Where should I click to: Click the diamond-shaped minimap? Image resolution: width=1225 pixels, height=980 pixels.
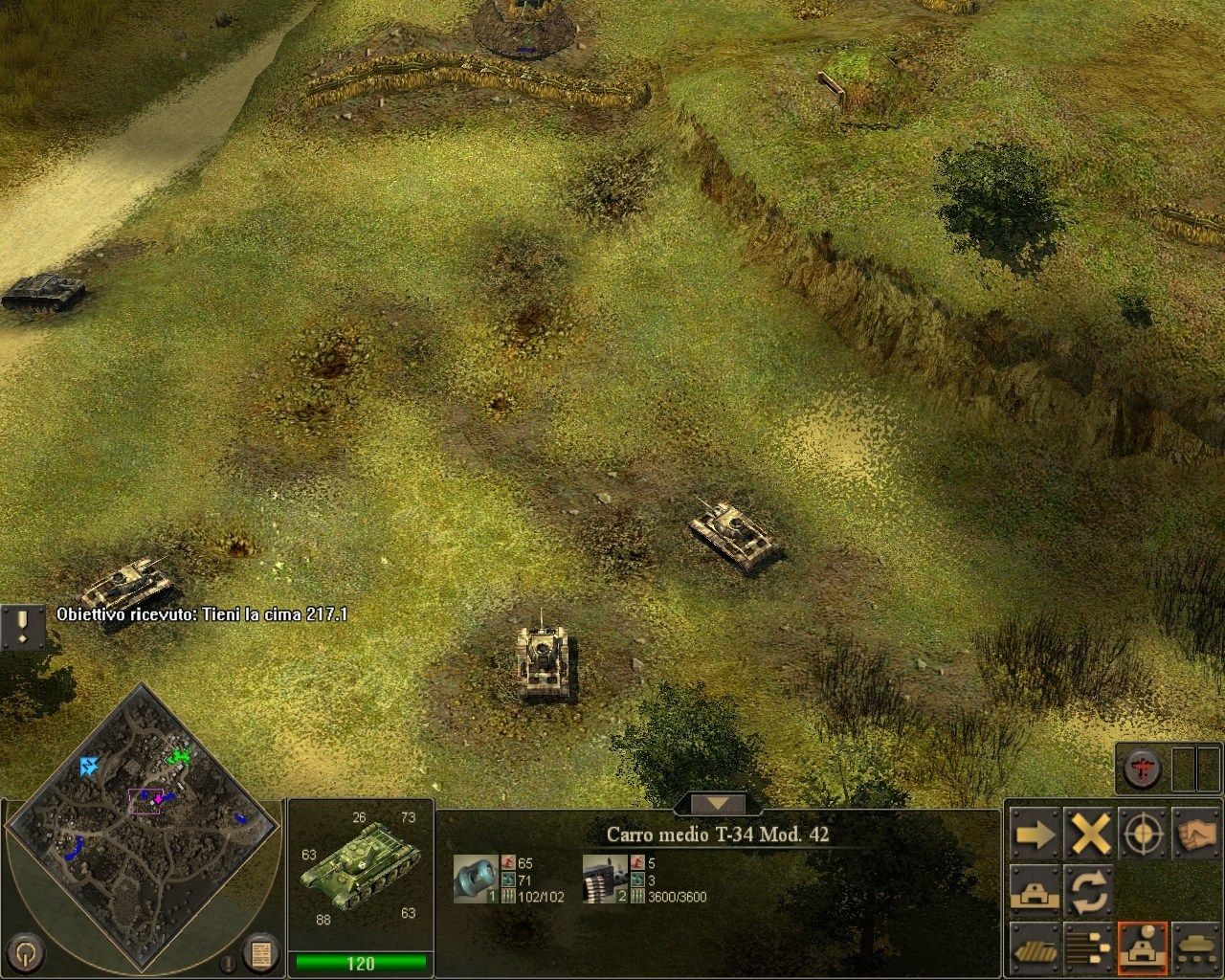click(x=144, y=823)
